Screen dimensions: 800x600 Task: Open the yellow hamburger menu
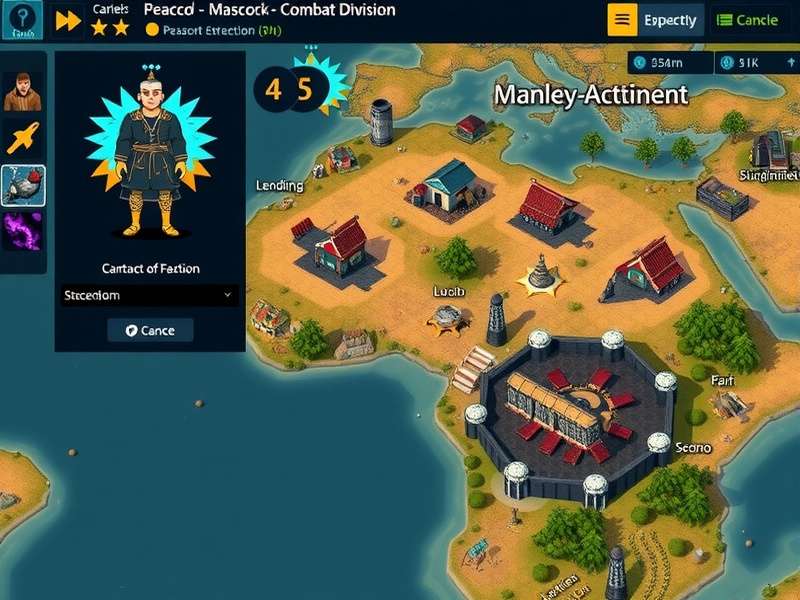tap(622, 20)
